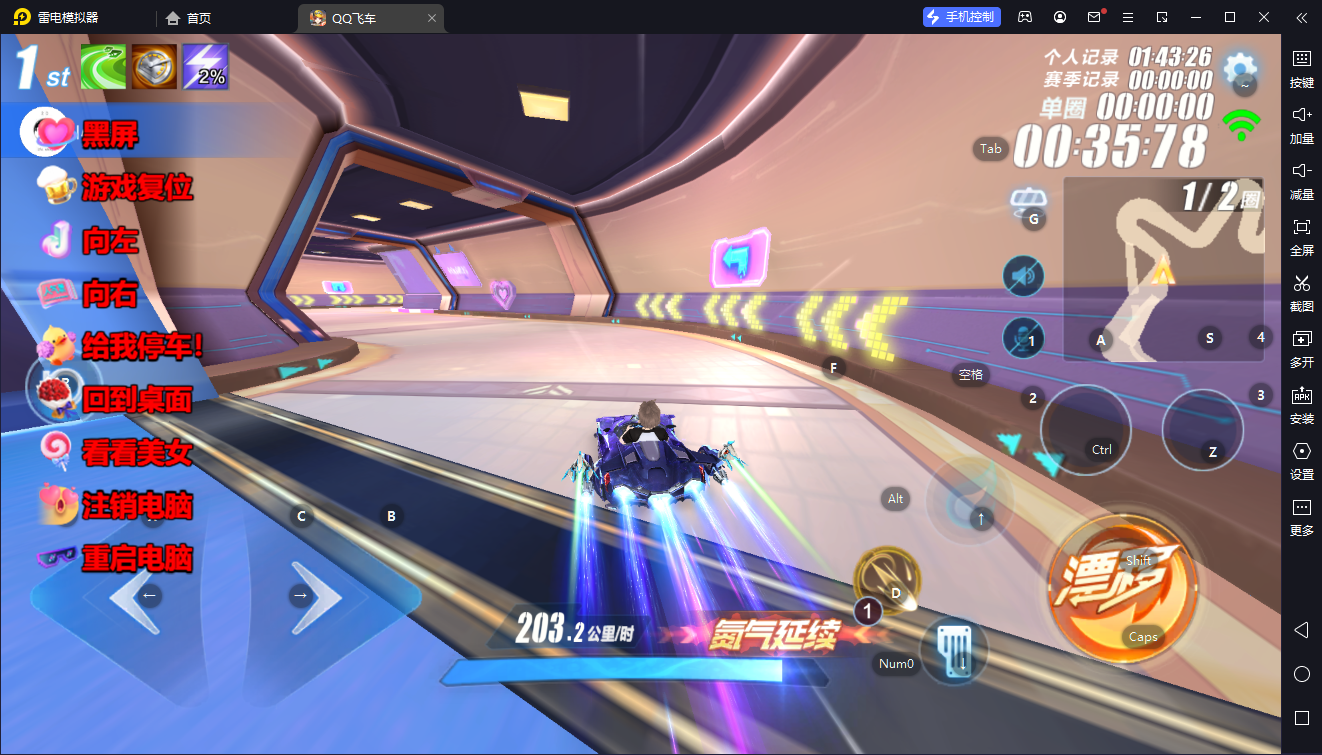Screen dimensions: 1322x755
Task: Select the 向左 entry
Action: click(x=110, y=240)
